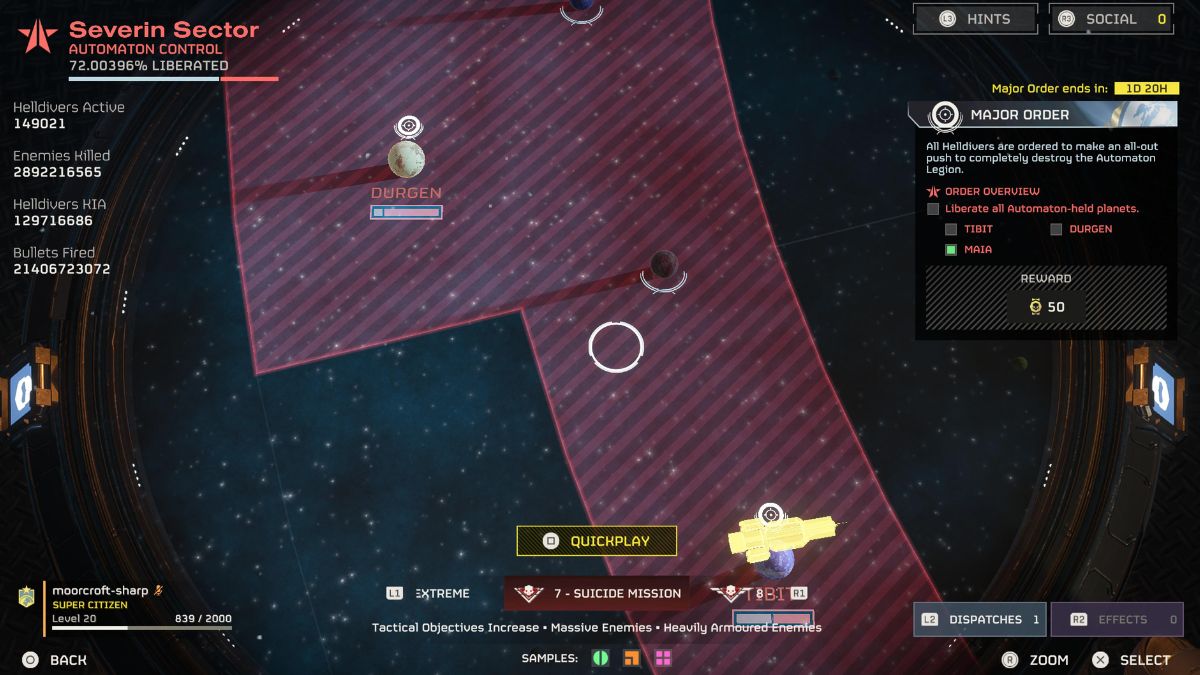This screenshot has height=675, width=1200.
Task: Select the 7 - Suicide Mission difficulty
Action: [x=597, y=593]
